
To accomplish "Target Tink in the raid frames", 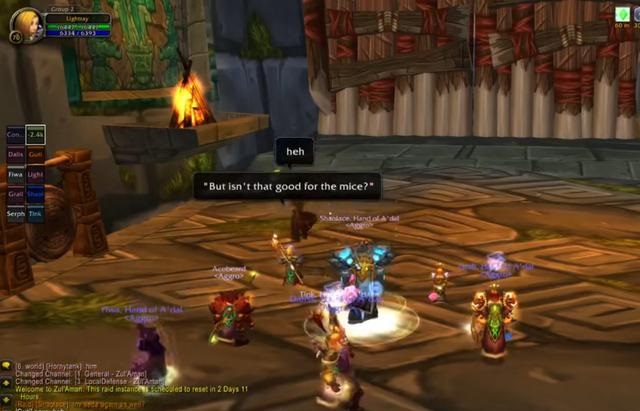I will pos(35,213).
